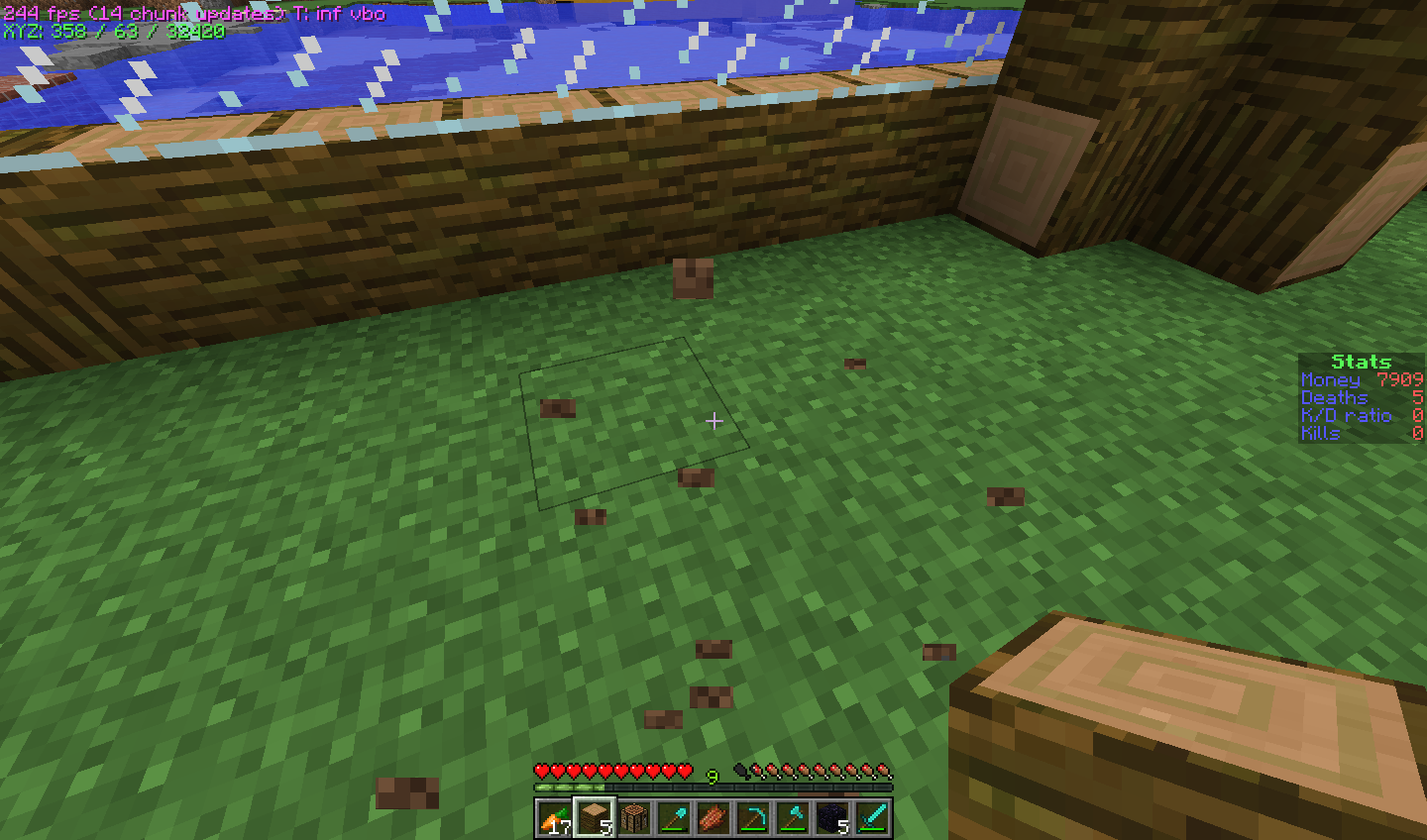Select the obsidian block stack

[x=832, y=818]
